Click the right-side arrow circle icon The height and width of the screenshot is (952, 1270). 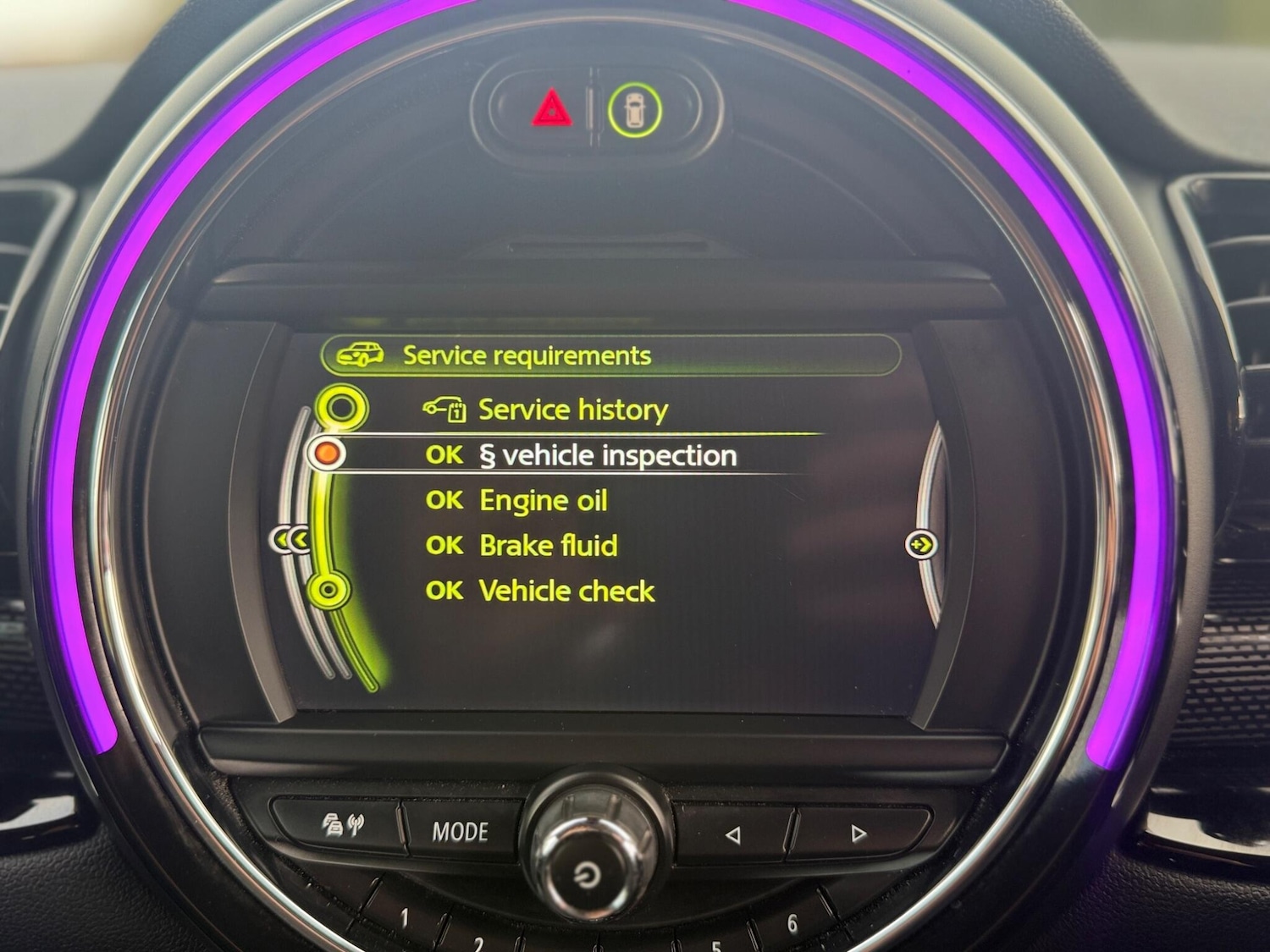tap(921, 544)
